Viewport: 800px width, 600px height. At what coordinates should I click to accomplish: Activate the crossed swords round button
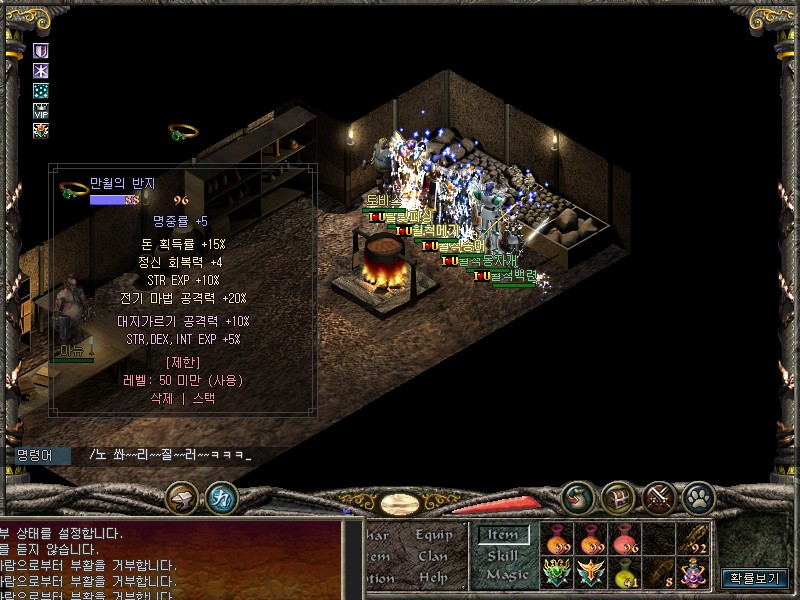click(x=660, y=496)
